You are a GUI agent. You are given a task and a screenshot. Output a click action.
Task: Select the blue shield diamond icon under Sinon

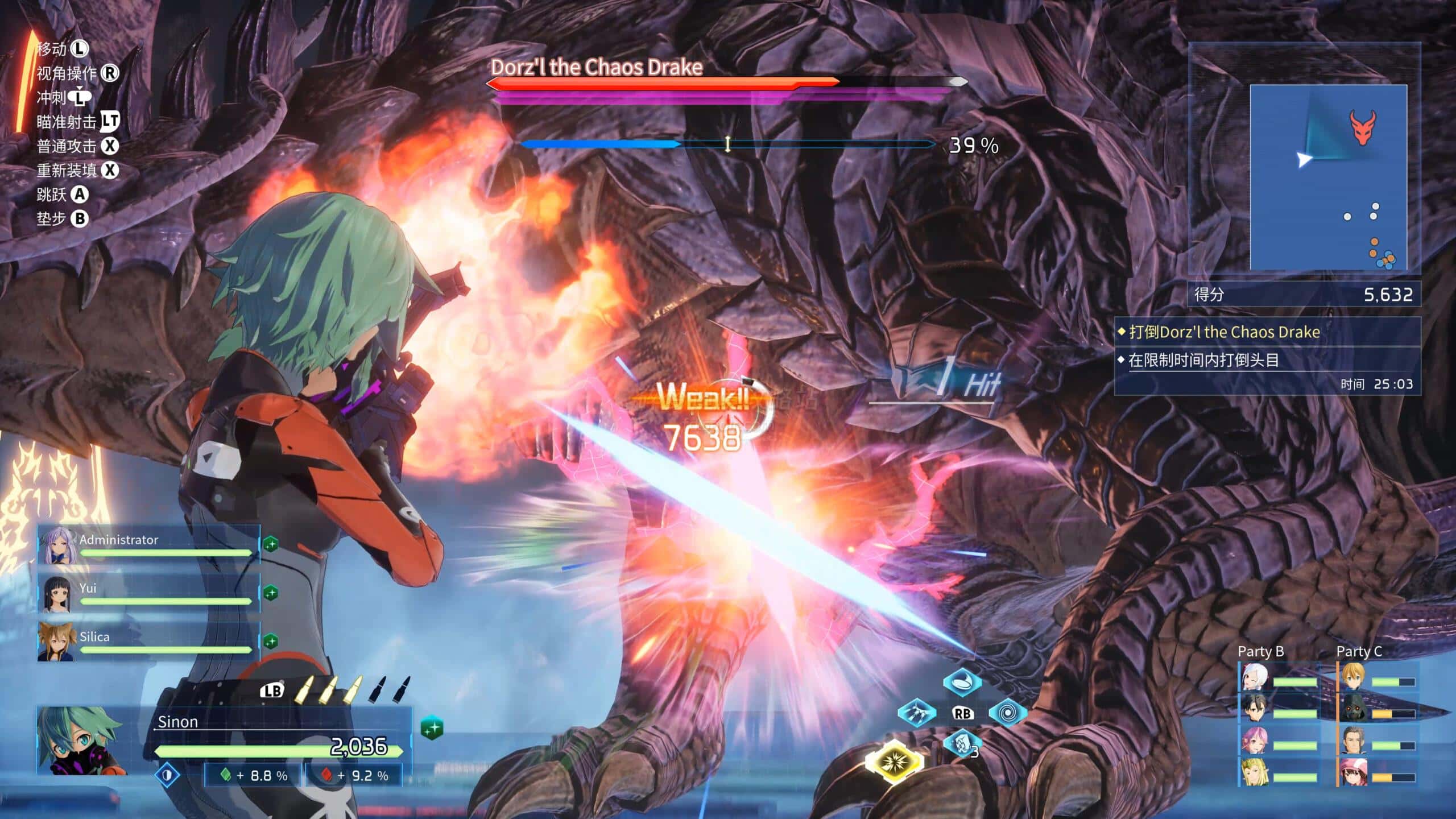click(167, 775)
